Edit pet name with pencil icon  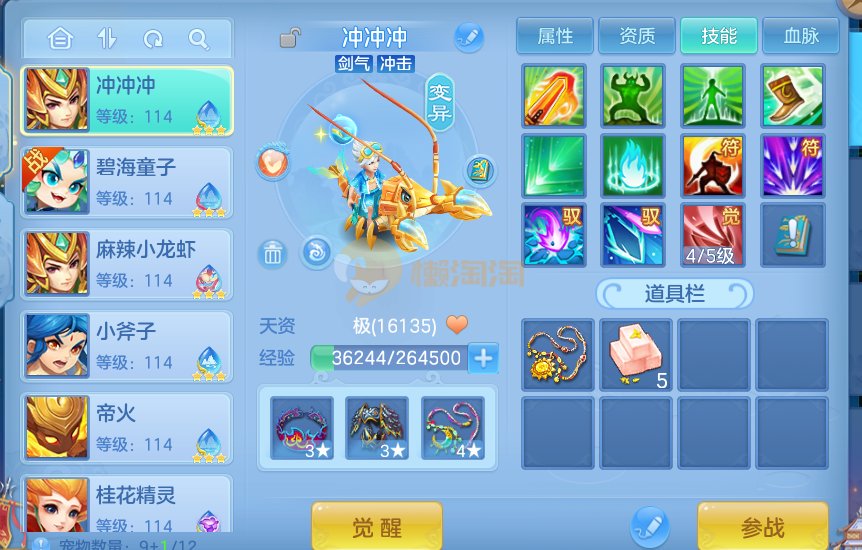coord(468,38)
